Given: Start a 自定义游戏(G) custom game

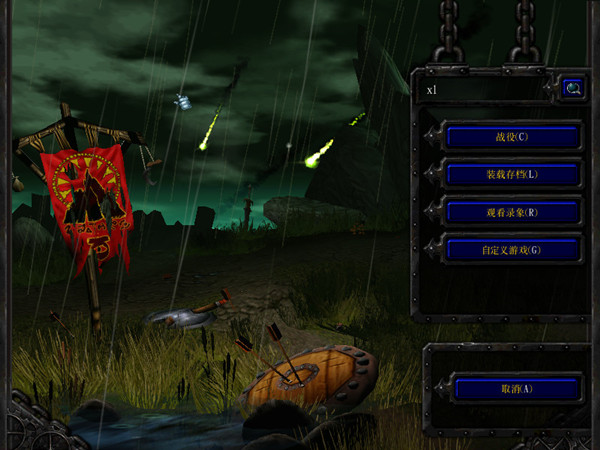Looking at the screenshot, I should point(513,249).
